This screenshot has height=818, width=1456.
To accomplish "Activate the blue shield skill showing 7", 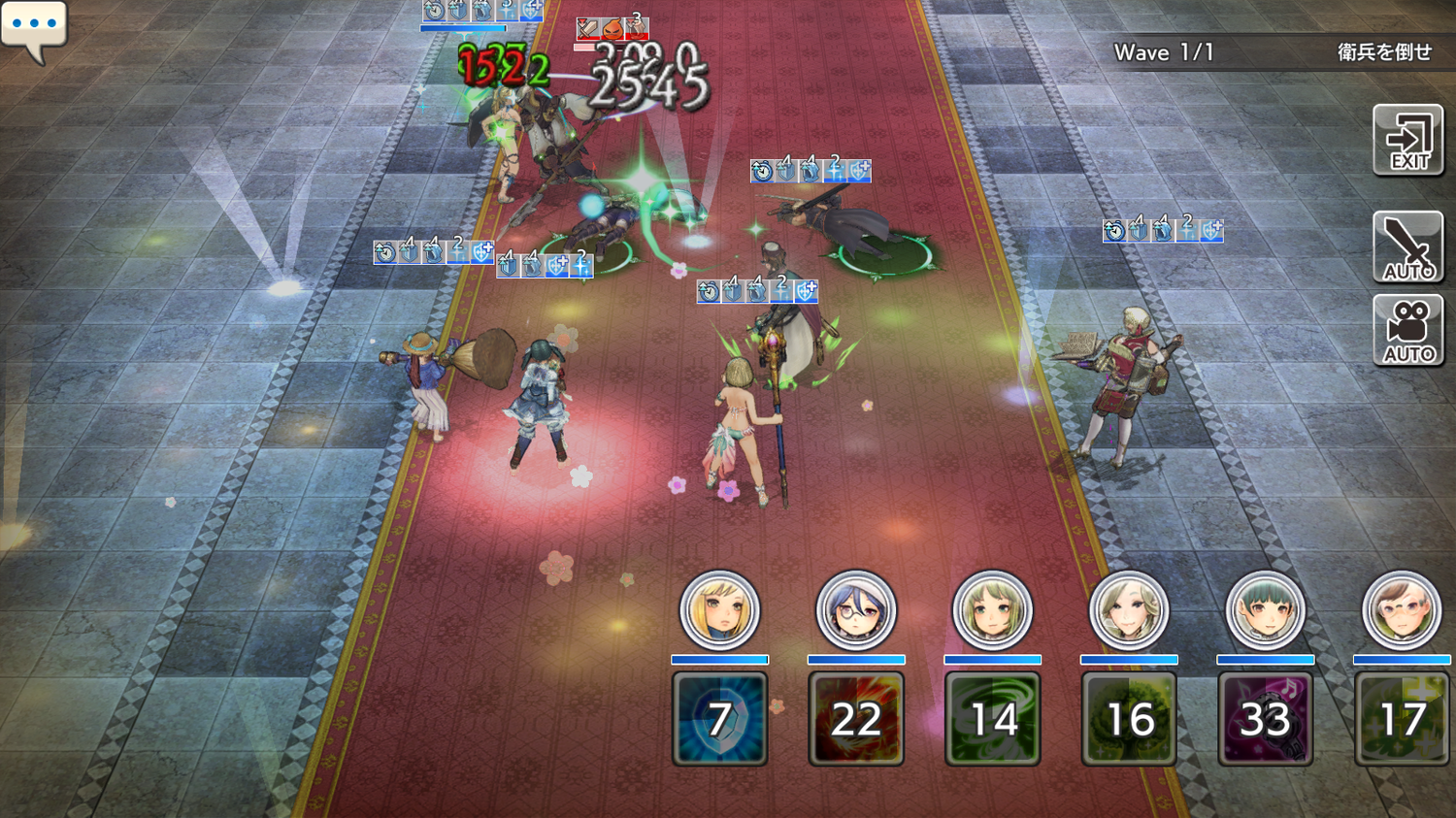I will (x=719, y=719).
